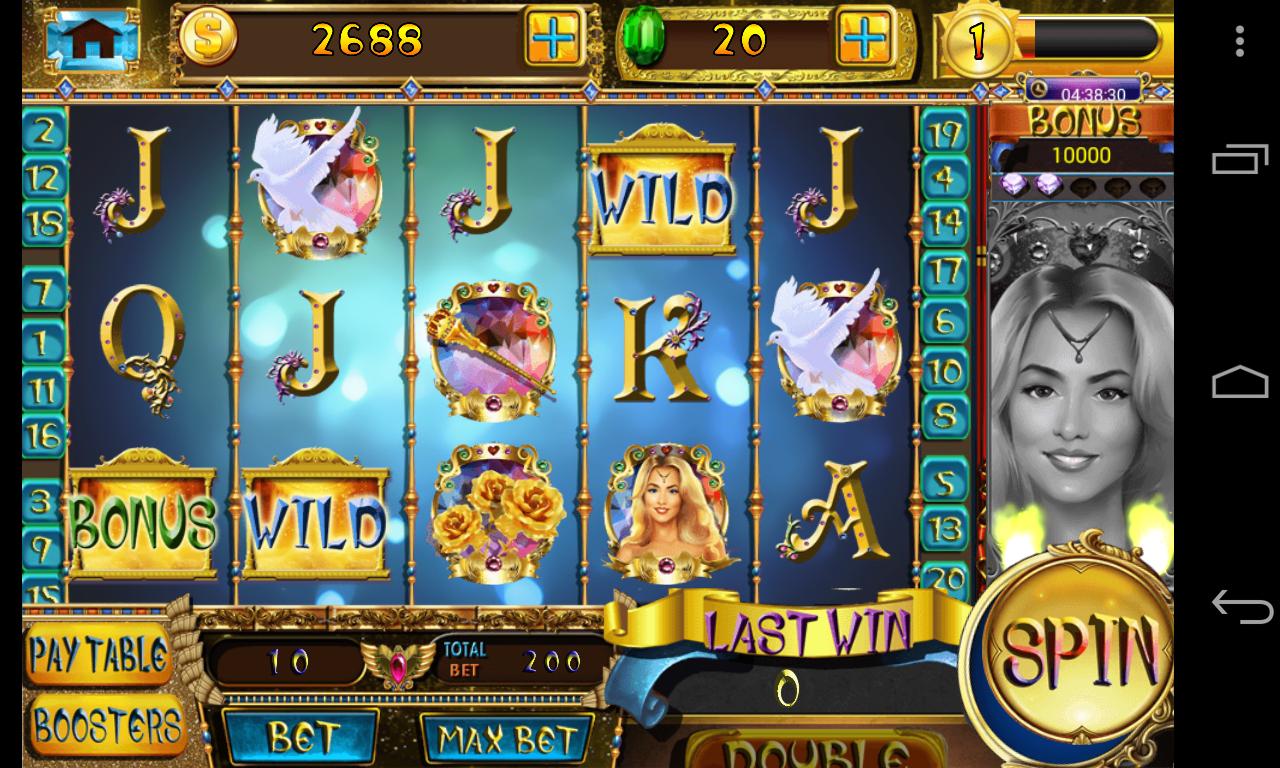Click the gold level 1 badge
Viewport: 1280px width, 768px height.
[x=977, y=41]
